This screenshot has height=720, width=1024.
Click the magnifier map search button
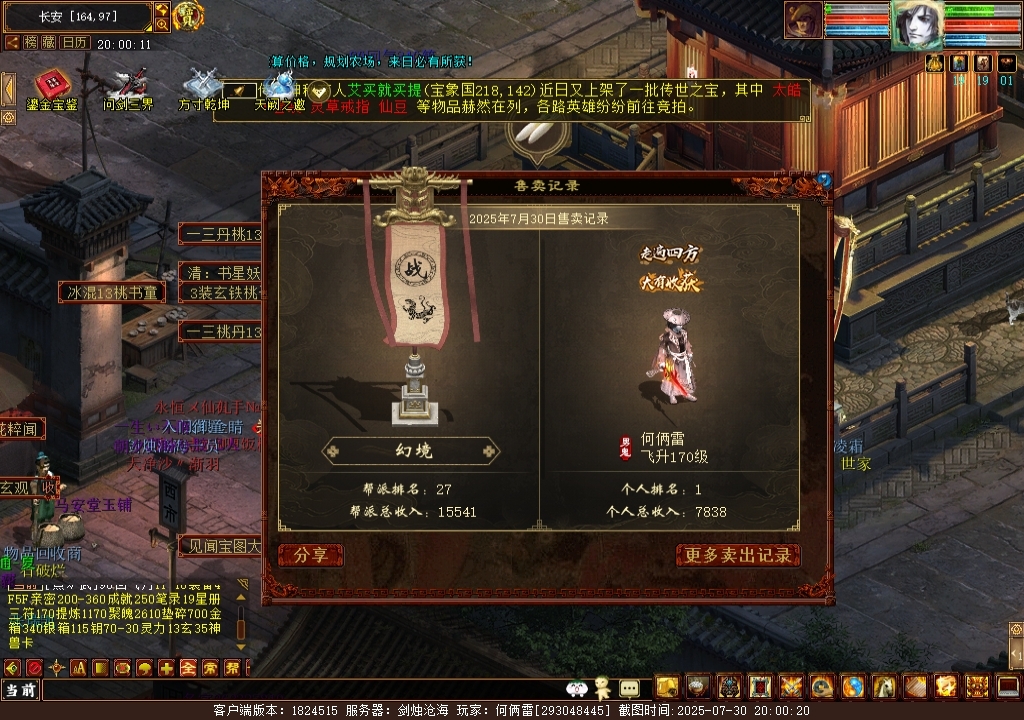(x=162, y=25)
